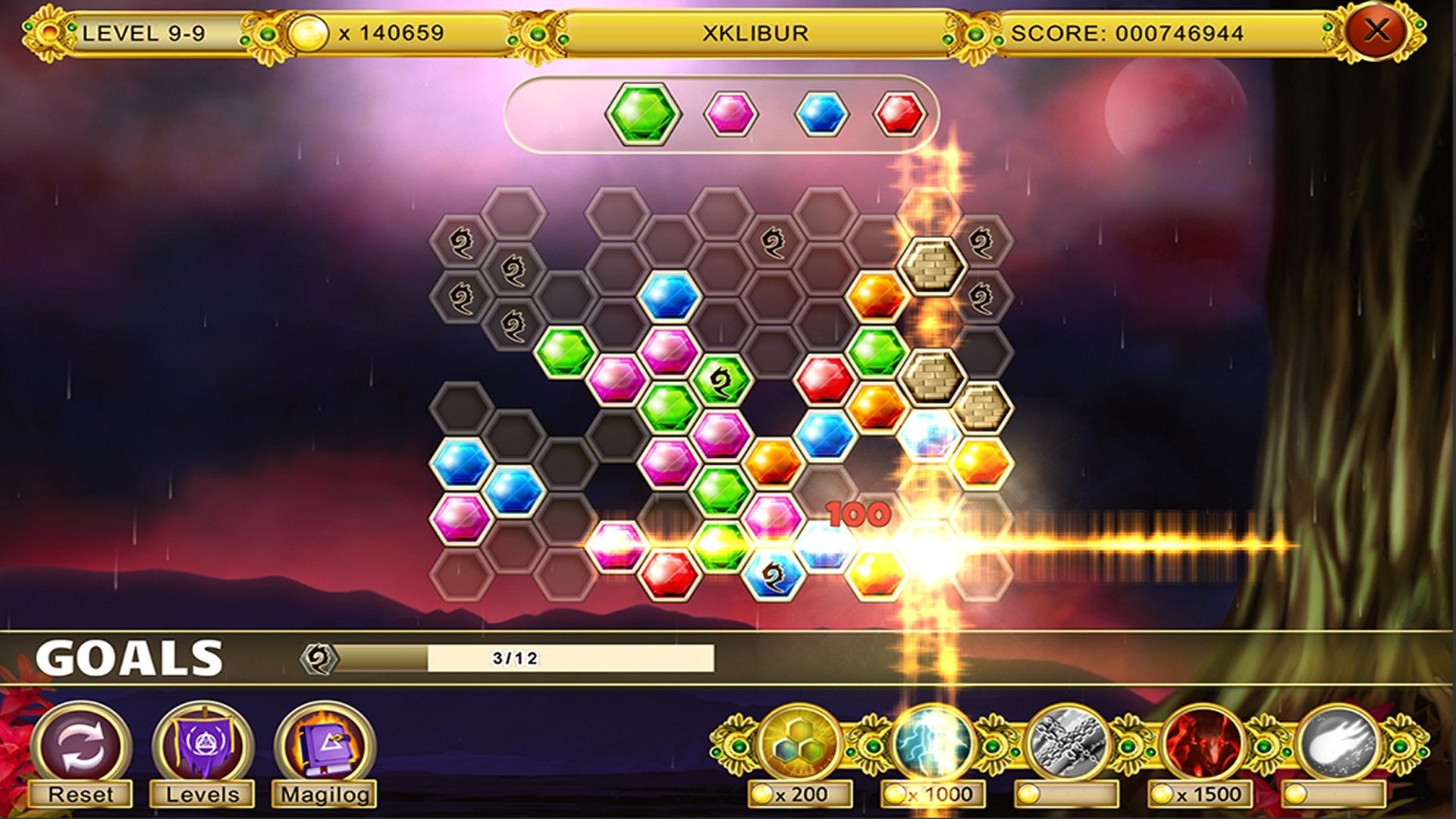Open the Magilog spellbook
The image size is (1456, 819).
click(325, 745)
